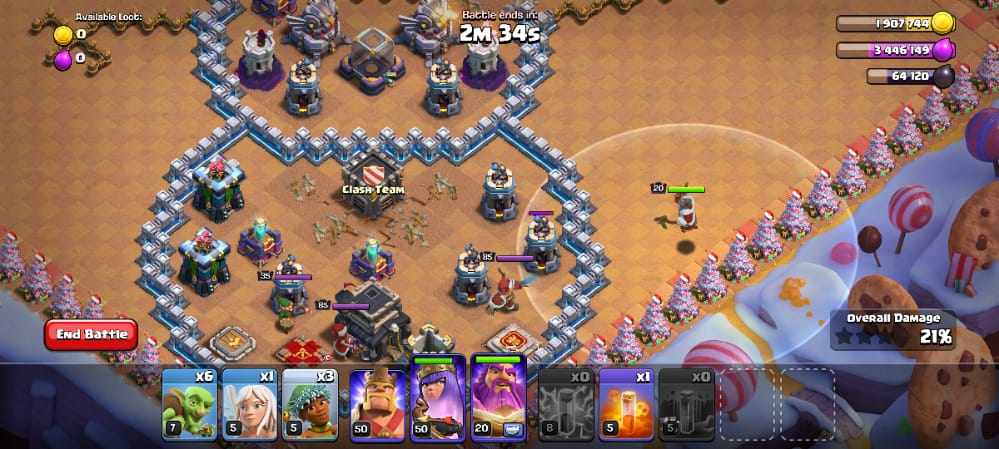Select the Goblin troop card
Viewport: 999px width, 449px height.
pos(189,403)
